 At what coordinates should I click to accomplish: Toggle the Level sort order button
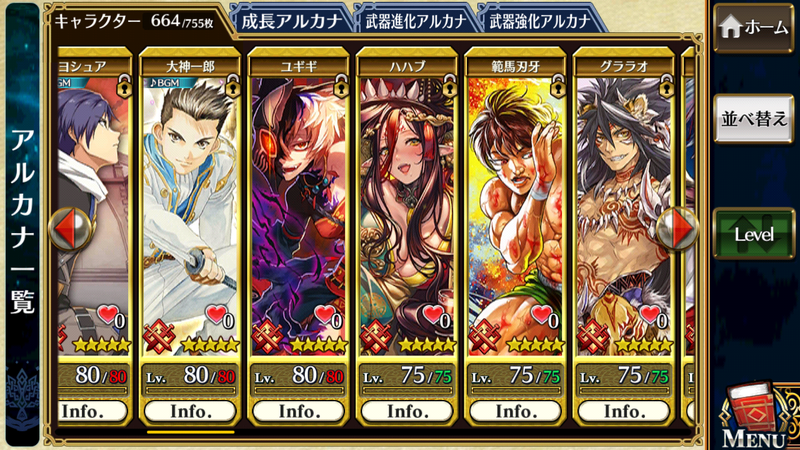[754, 234]
